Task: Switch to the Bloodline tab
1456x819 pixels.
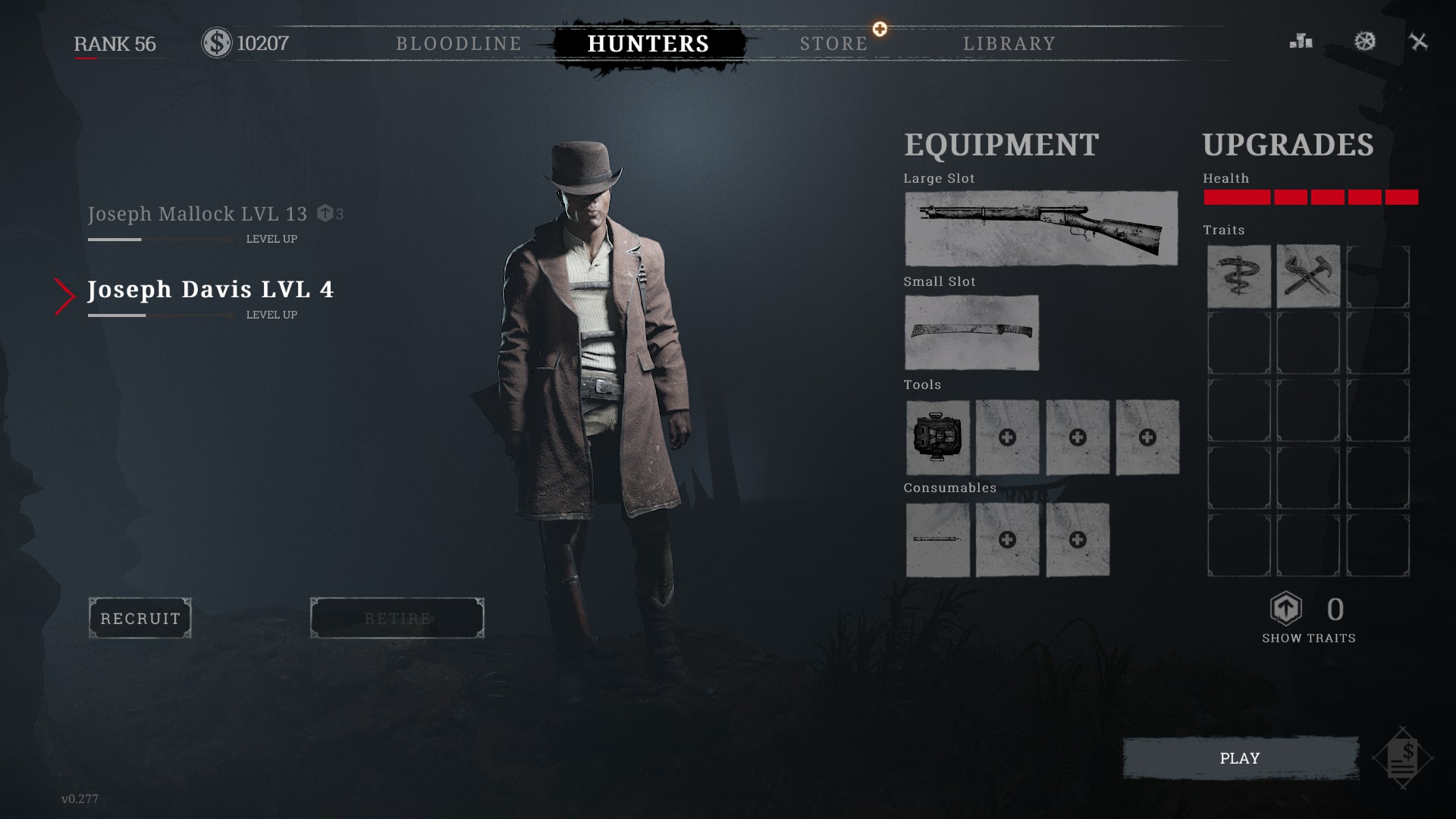Action: 459,44
